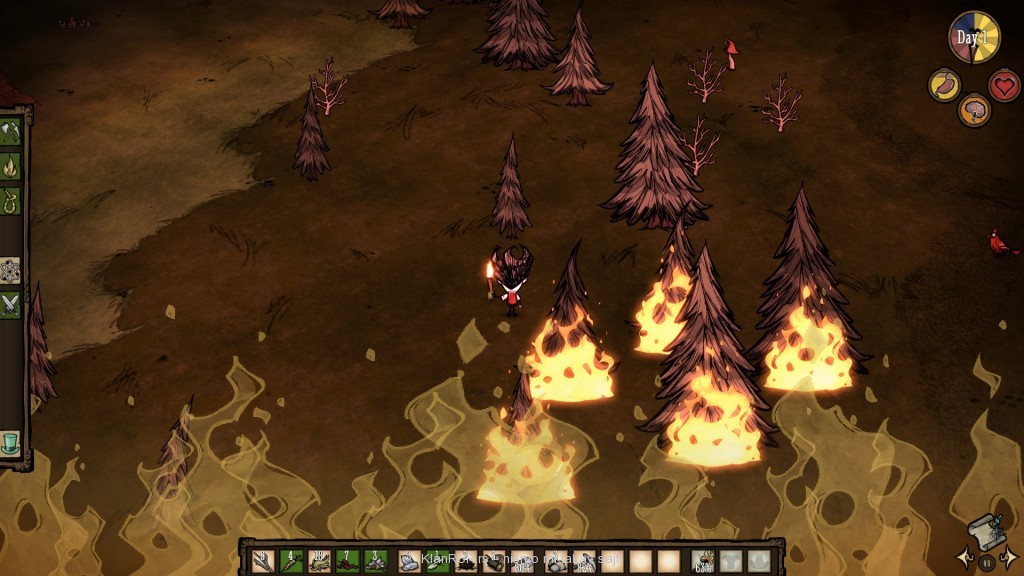
Task: Pause the game with the small pause button
Action: (987, 562)
